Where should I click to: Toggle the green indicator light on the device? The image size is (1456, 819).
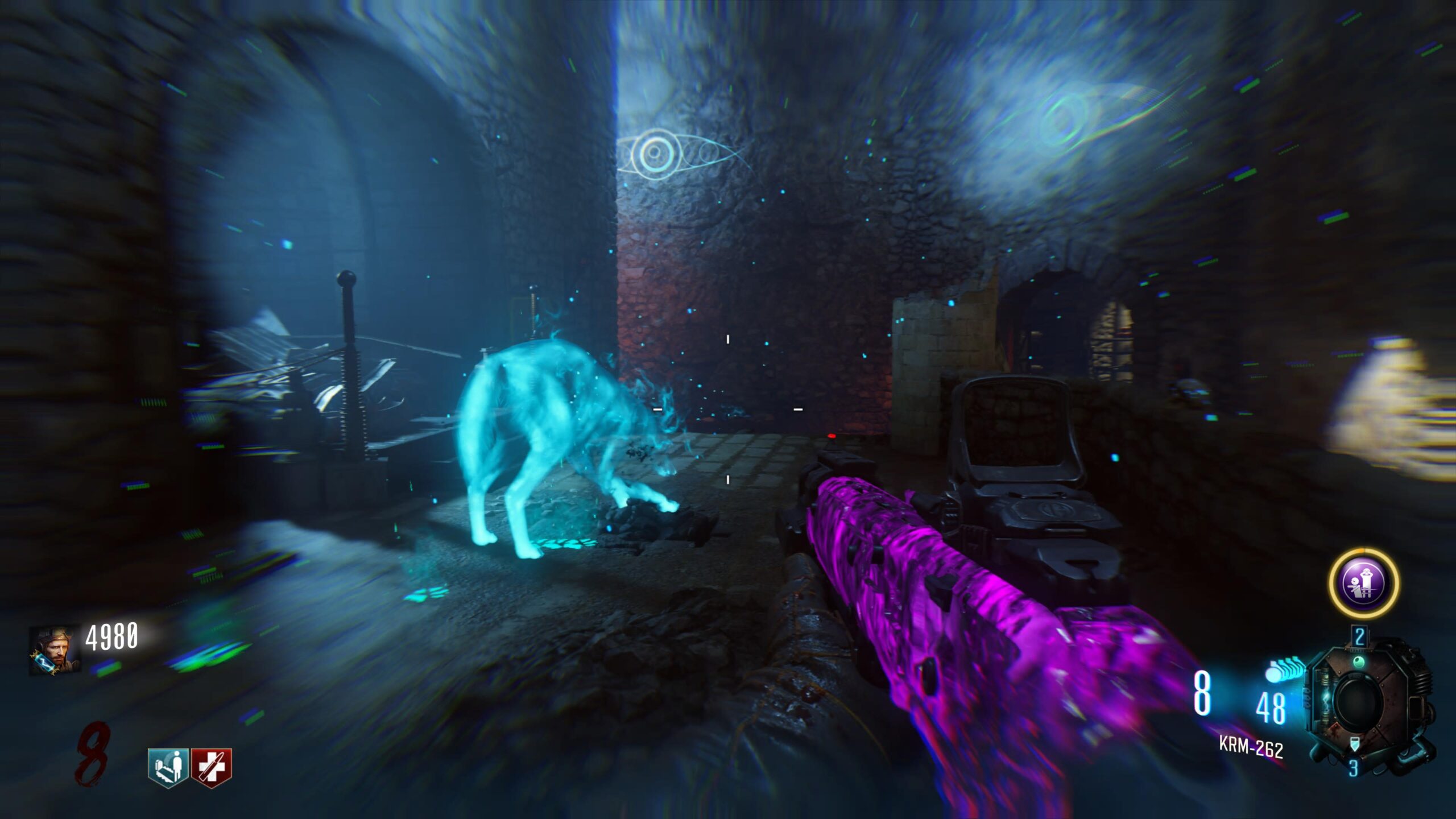1359,661
